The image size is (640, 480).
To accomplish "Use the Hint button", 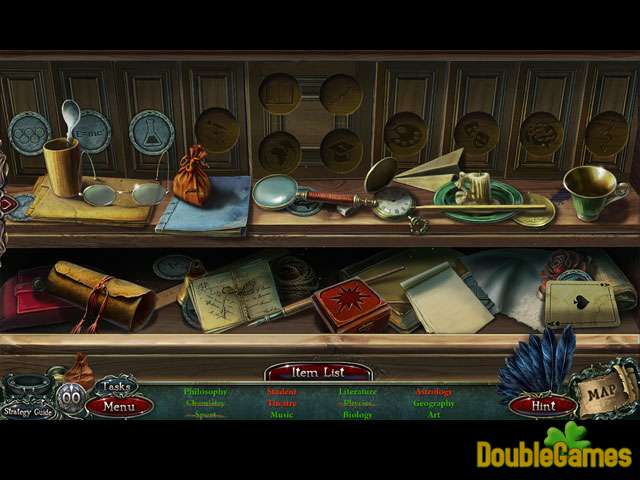I will 543,406.
